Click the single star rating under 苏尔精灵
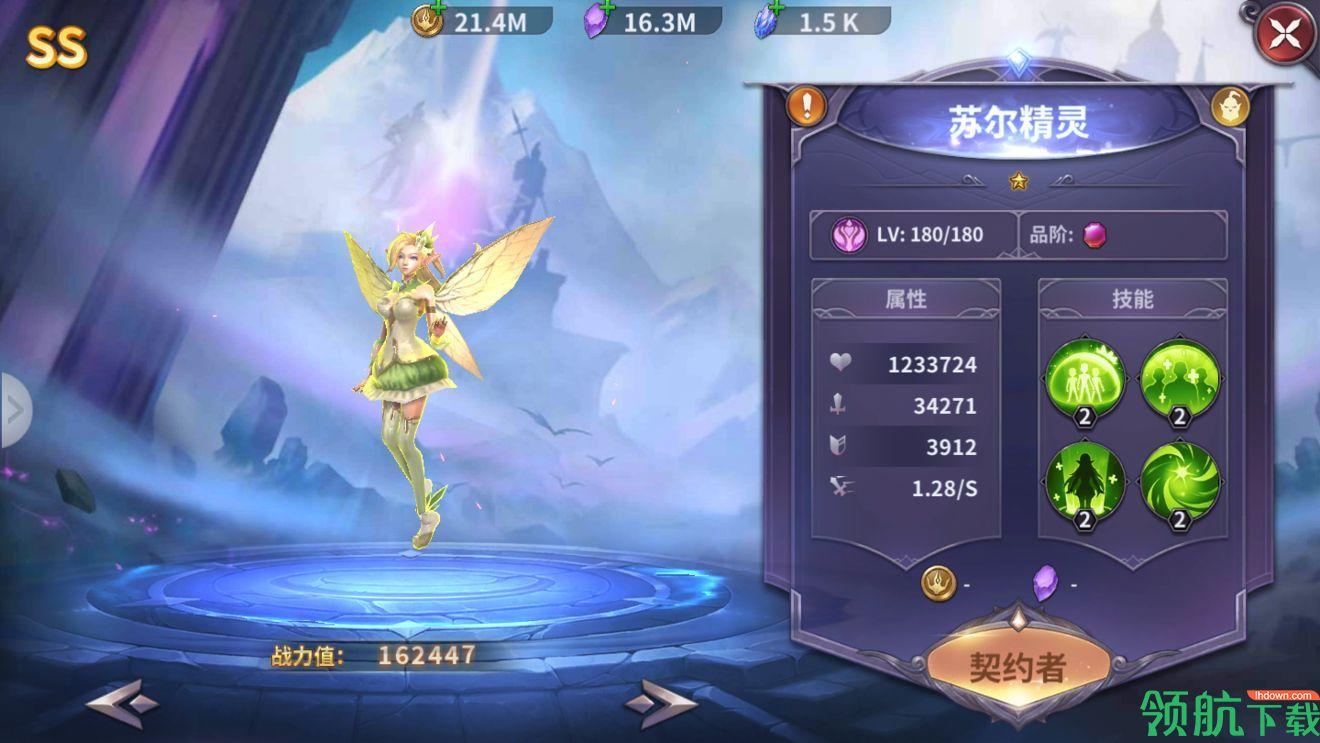1320x743 pixels. (x=1018, y=180)
